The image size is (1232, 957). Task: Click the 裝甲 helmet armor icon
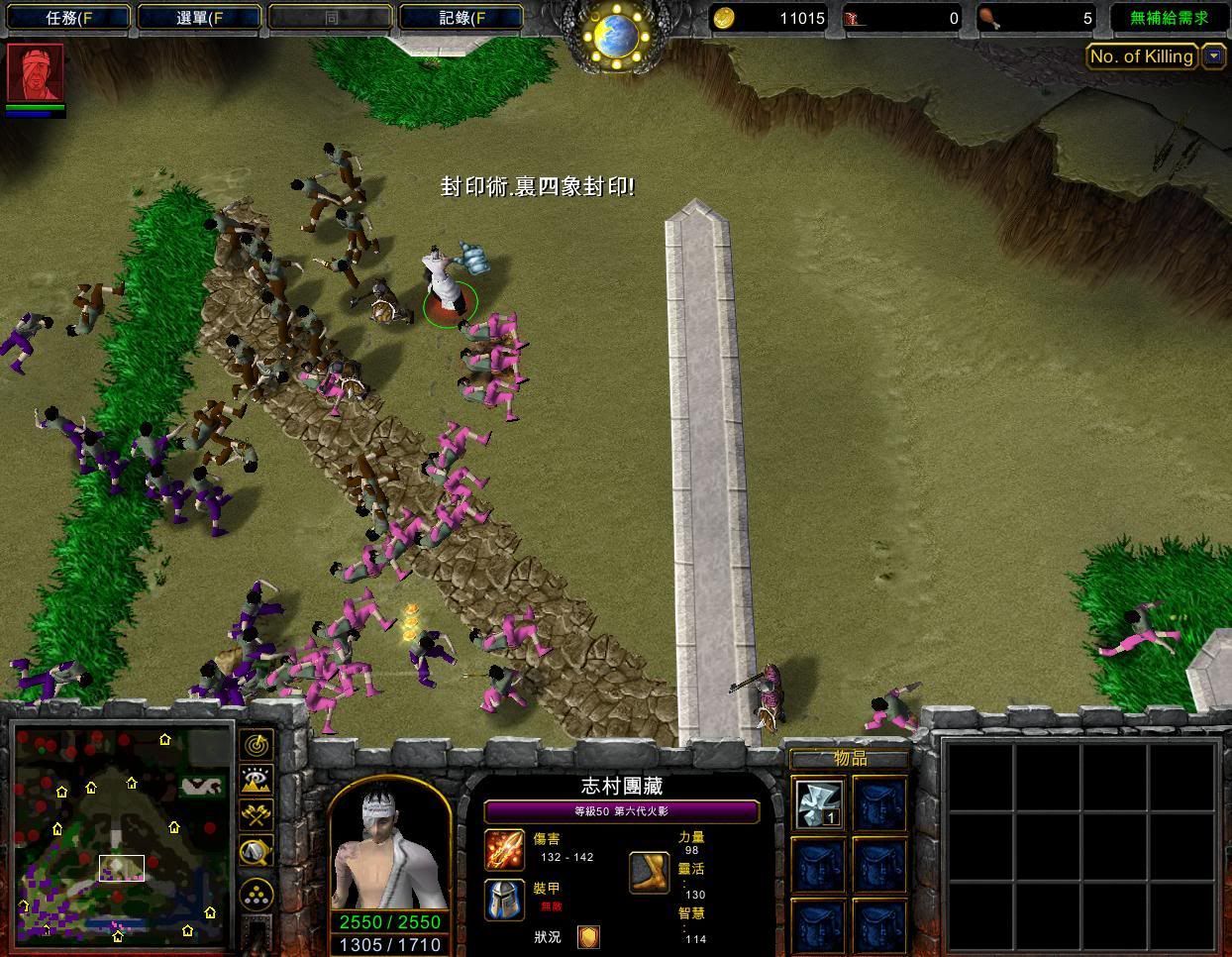tap(504, 899)
